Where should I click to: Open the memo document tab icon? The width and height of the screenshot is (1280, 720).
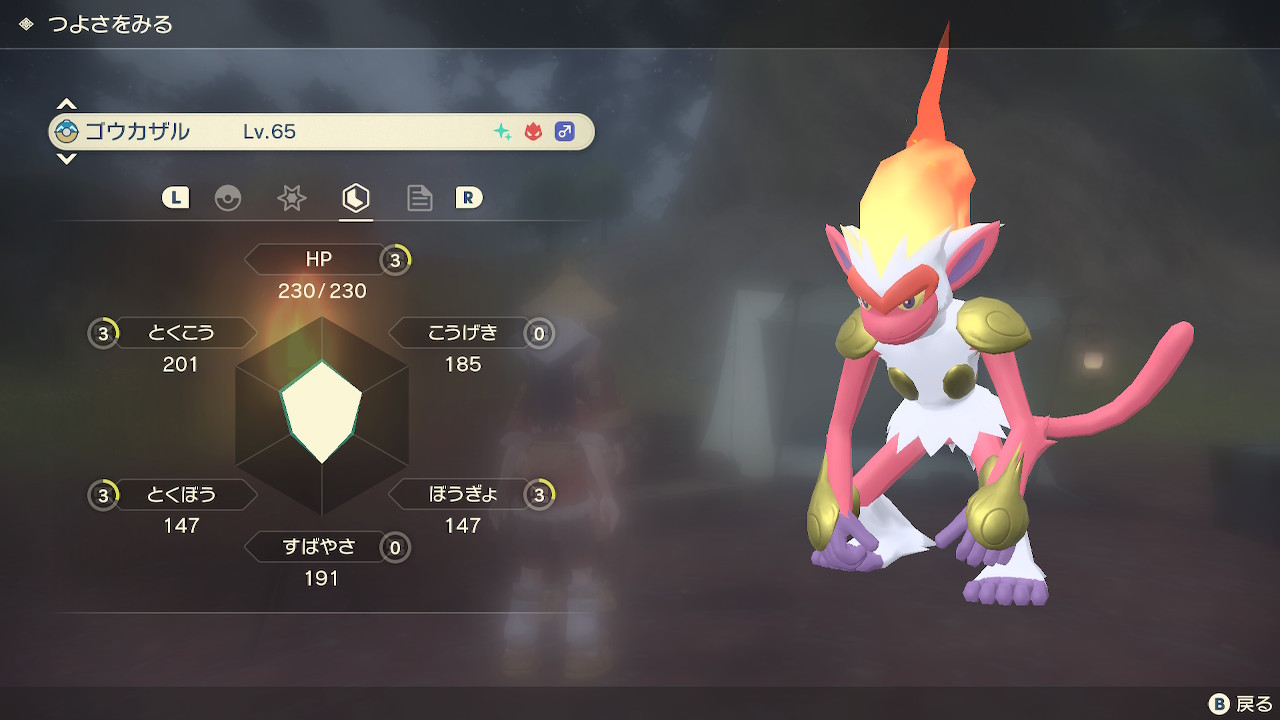click(419, 198)
